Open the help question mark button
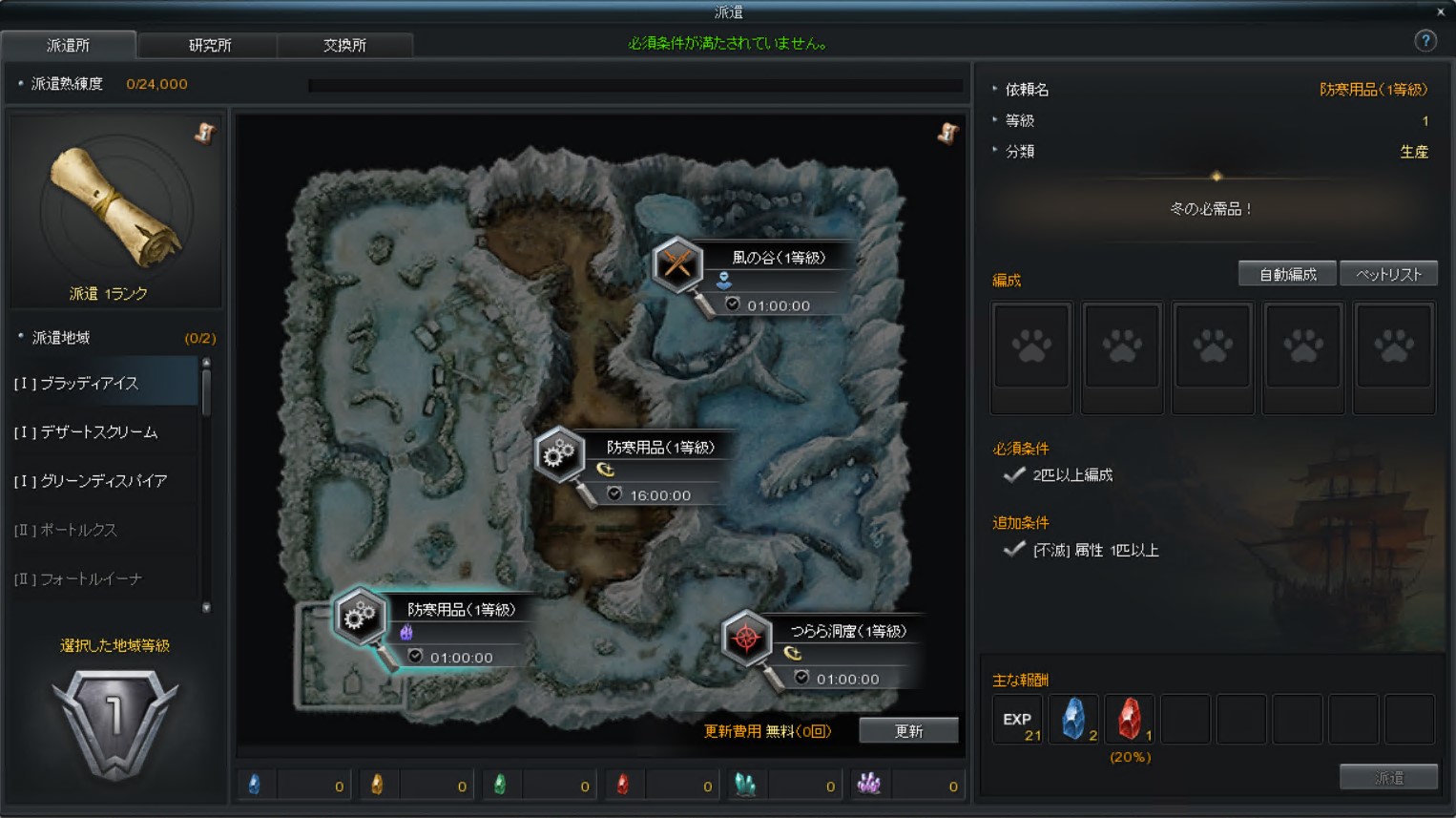The image size is (1456, 818). pos(1425,41)
